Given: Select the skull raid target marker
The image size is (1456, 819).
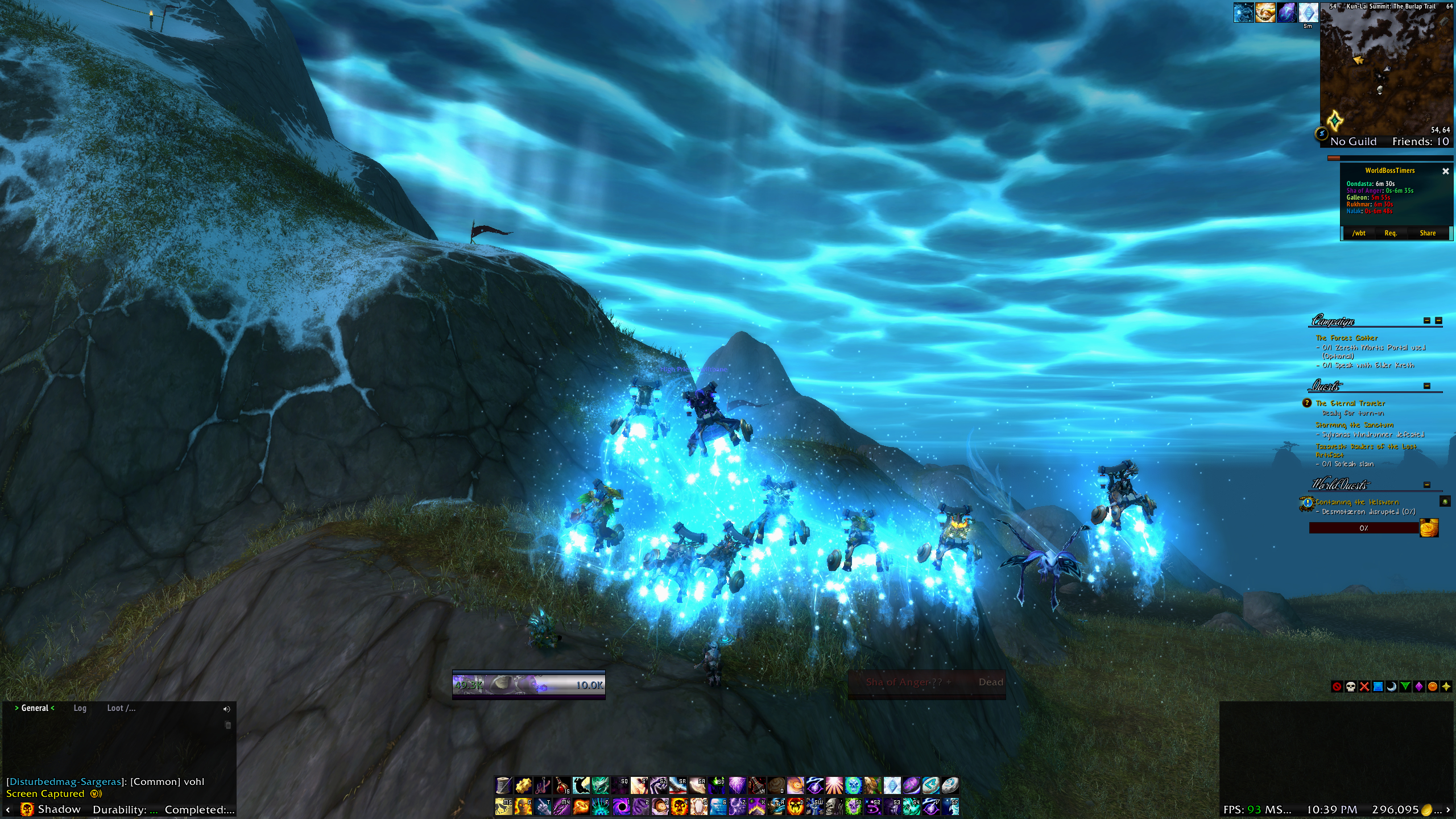Looking at the screenshot, I should 1351,686.
